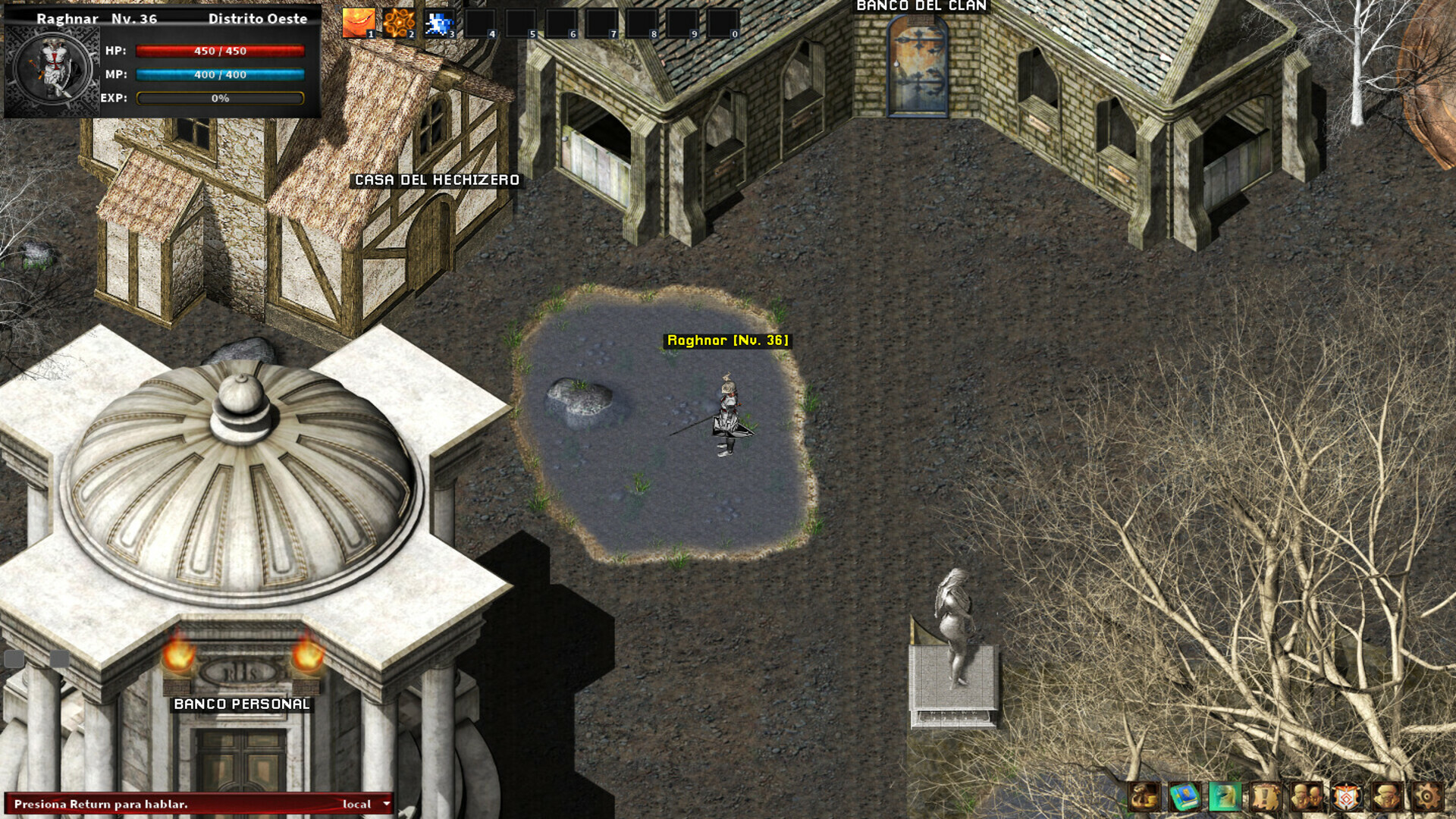Open the spellbook icon in the bottom bar

click(1184, 797)
